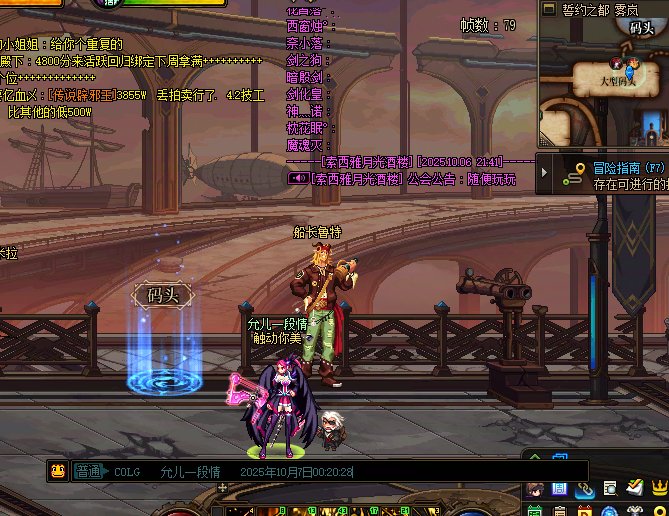Click the gold crown icon
Viewport: 669px width, 516px height.
click(x=658, y=488)
